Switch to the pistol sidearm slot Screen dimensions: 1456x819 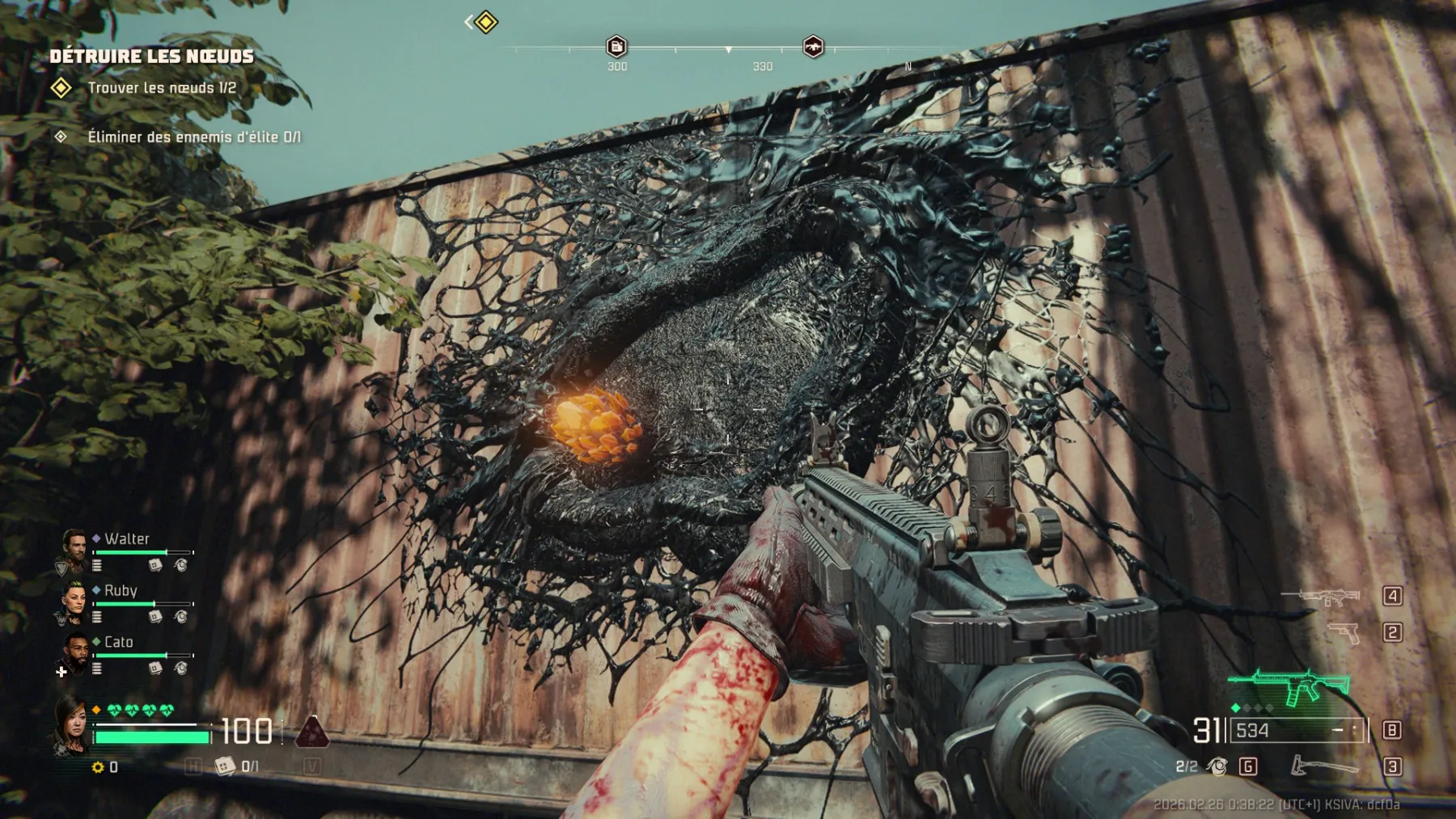1344,632
